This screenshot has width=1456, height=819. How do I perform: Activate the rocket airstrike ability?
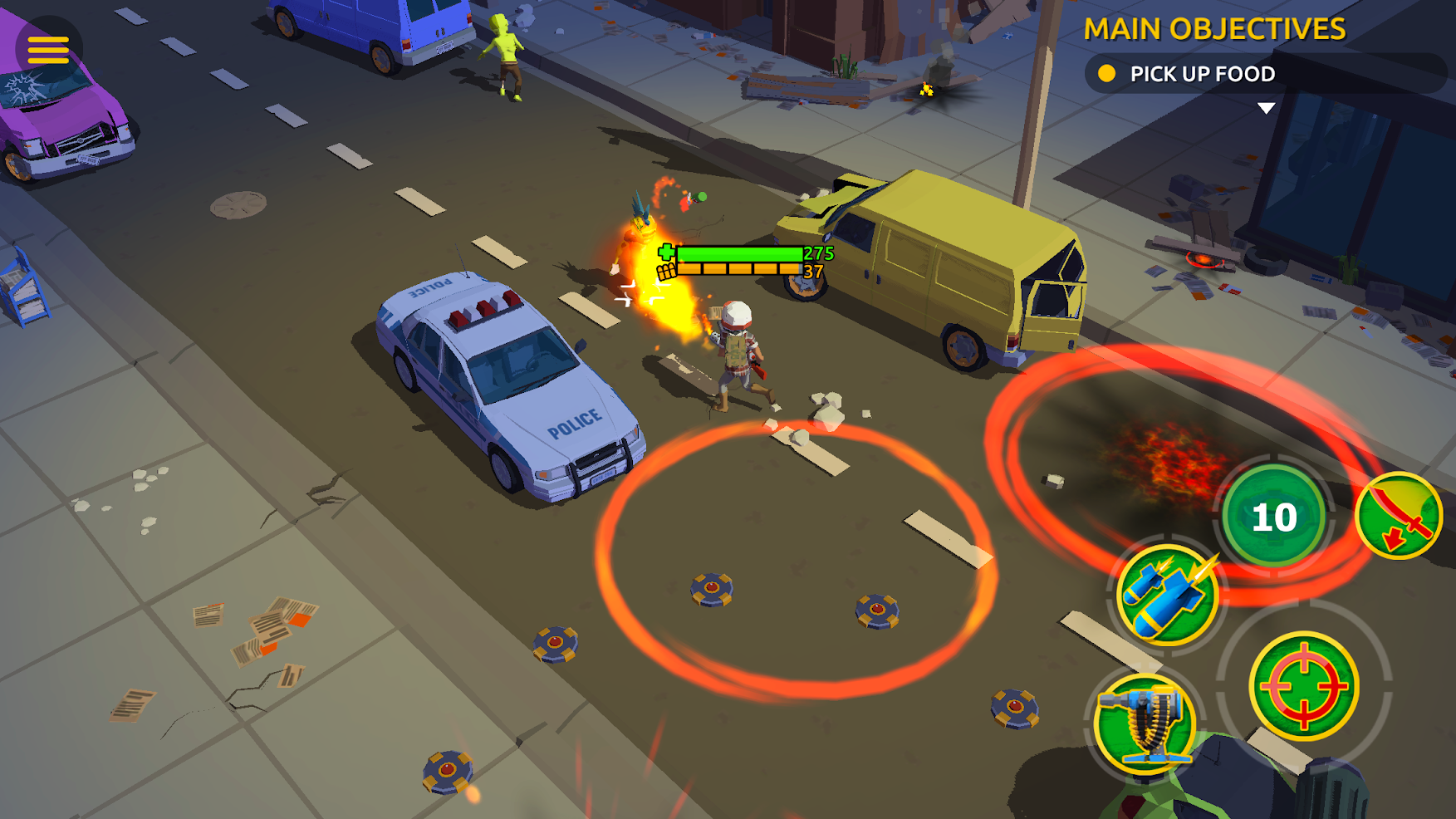pos(1166,596)
